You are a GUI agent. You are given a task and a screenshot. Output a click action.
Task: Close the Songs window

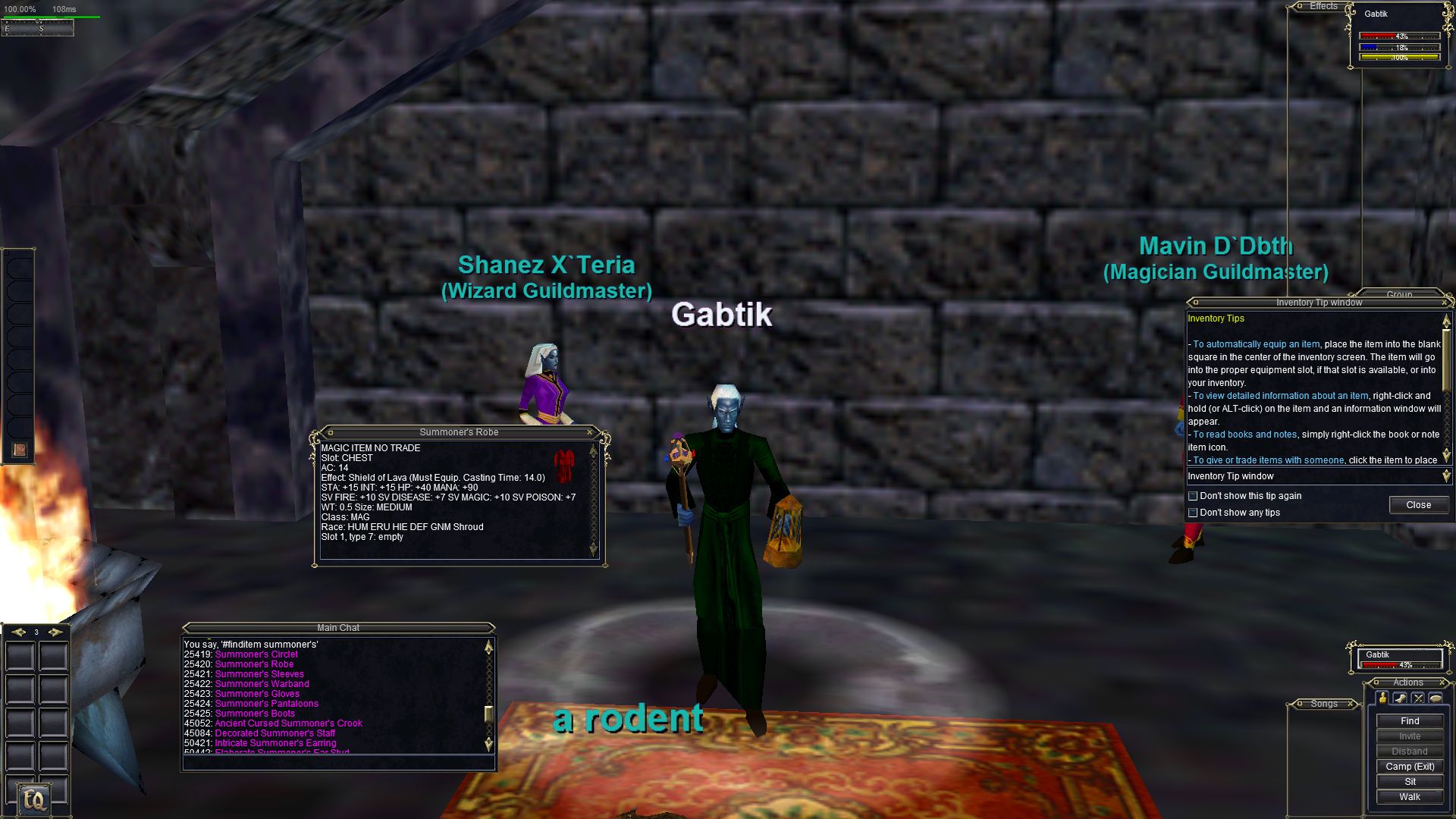pos(1351,704)
